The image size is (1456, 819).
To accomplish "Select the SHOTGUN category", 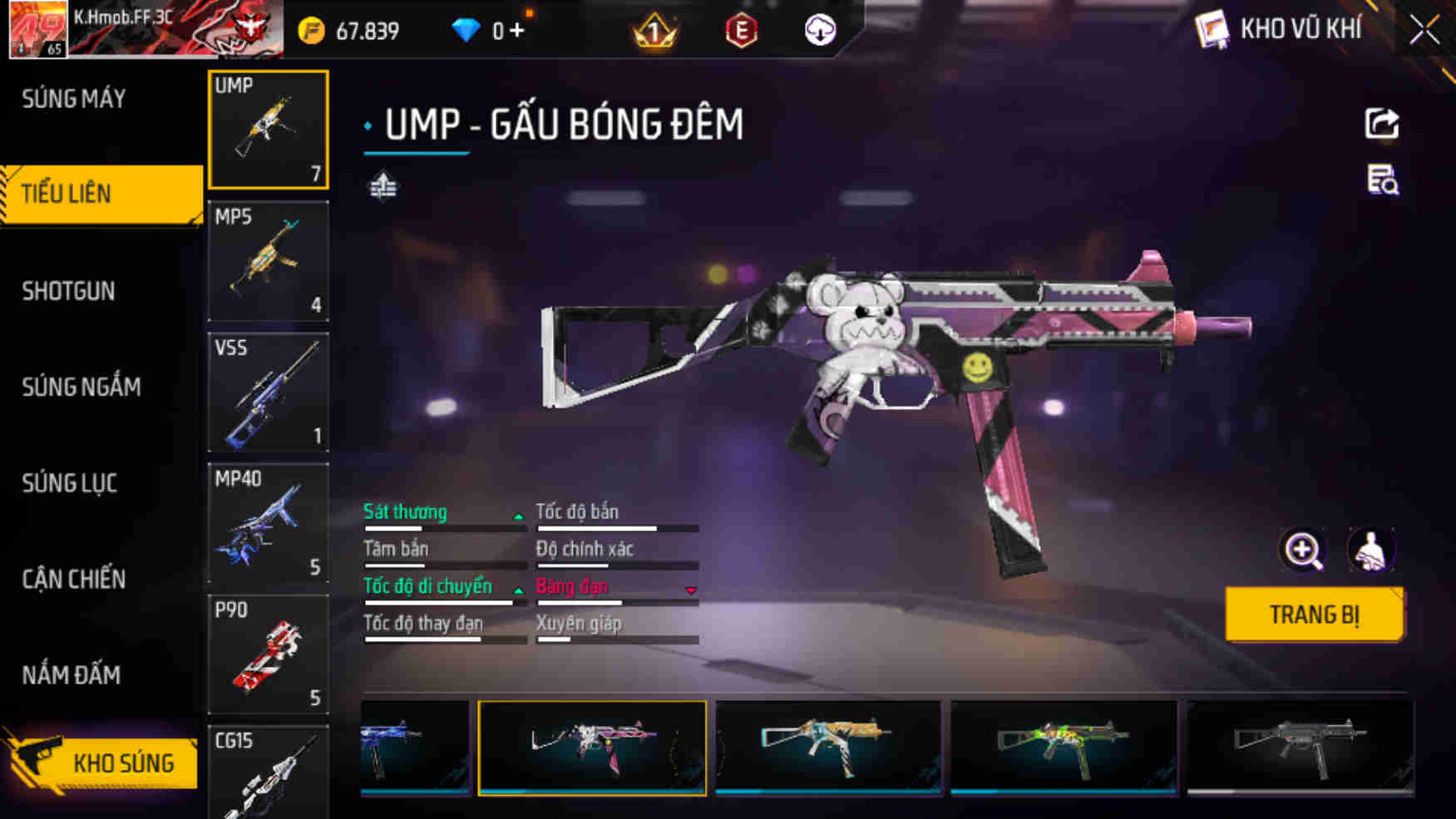I will [x=68, y=291].
